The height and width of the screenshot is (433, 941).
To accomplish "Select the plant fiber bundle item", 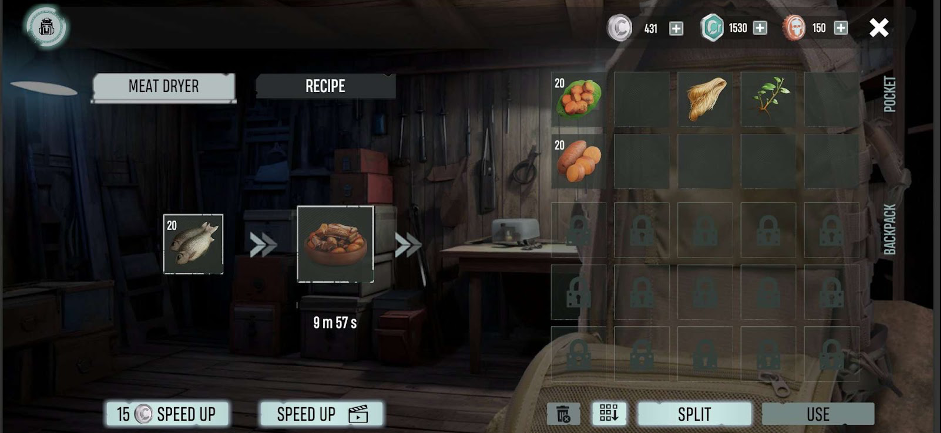I will pos(707,99).
